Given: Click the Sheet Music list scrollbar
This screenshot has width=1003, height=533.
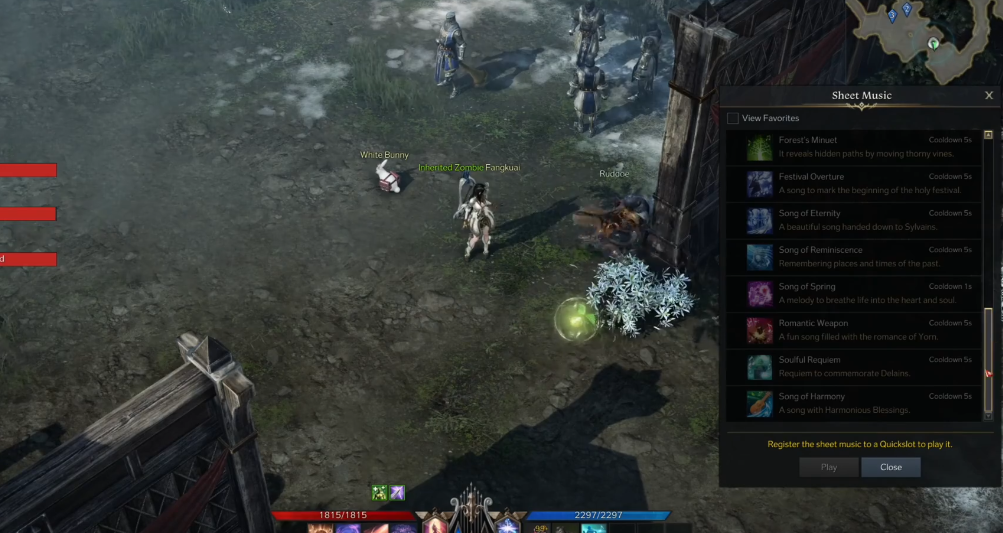Looking at the screenshot, I should (x=989, y=342).
